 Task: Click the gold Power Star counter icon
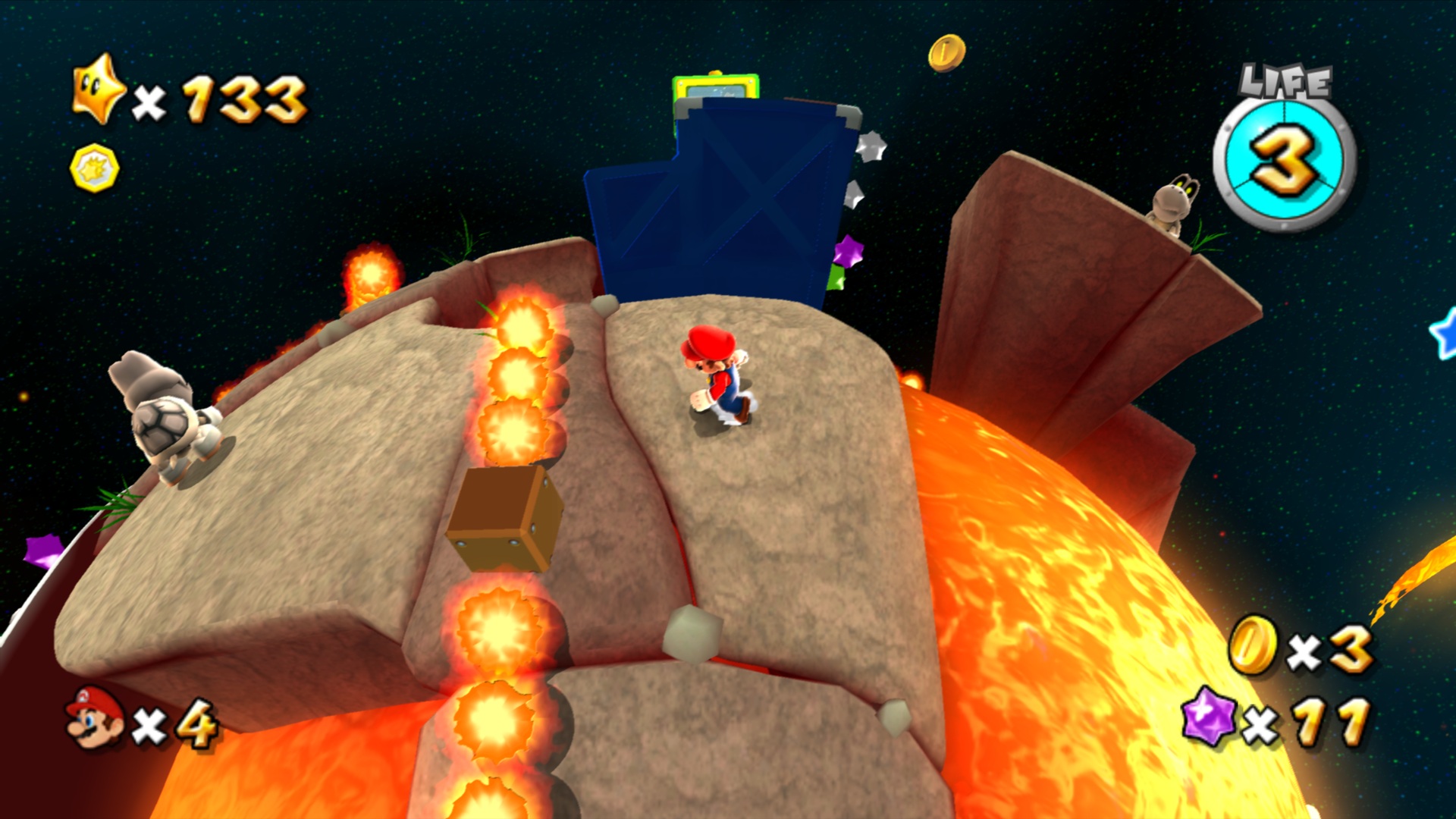pyautogui.click(x=98, y=90)
